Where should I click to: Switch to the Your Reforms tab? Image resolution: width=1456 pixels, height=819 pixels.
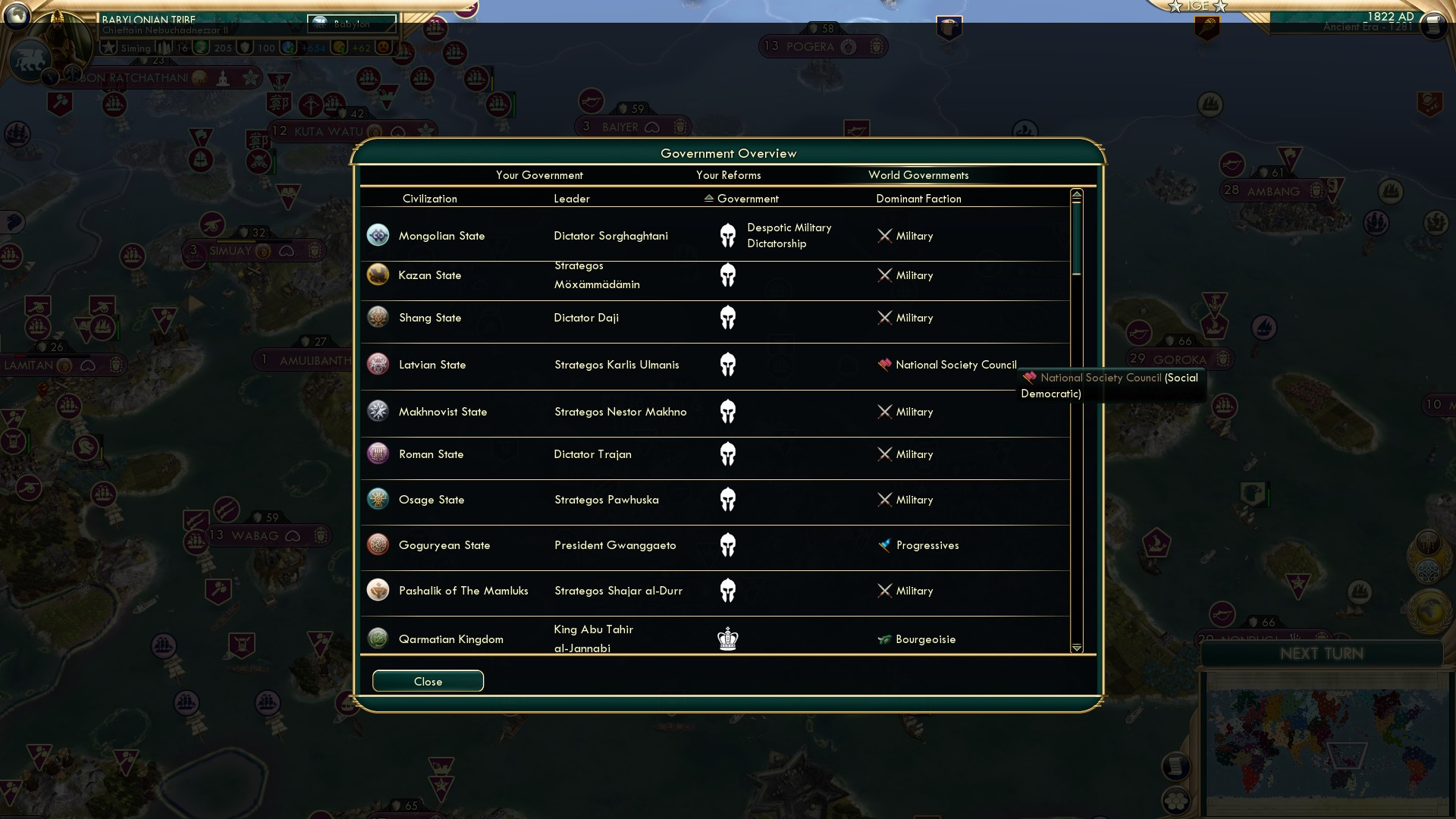(x=729, y=175)
